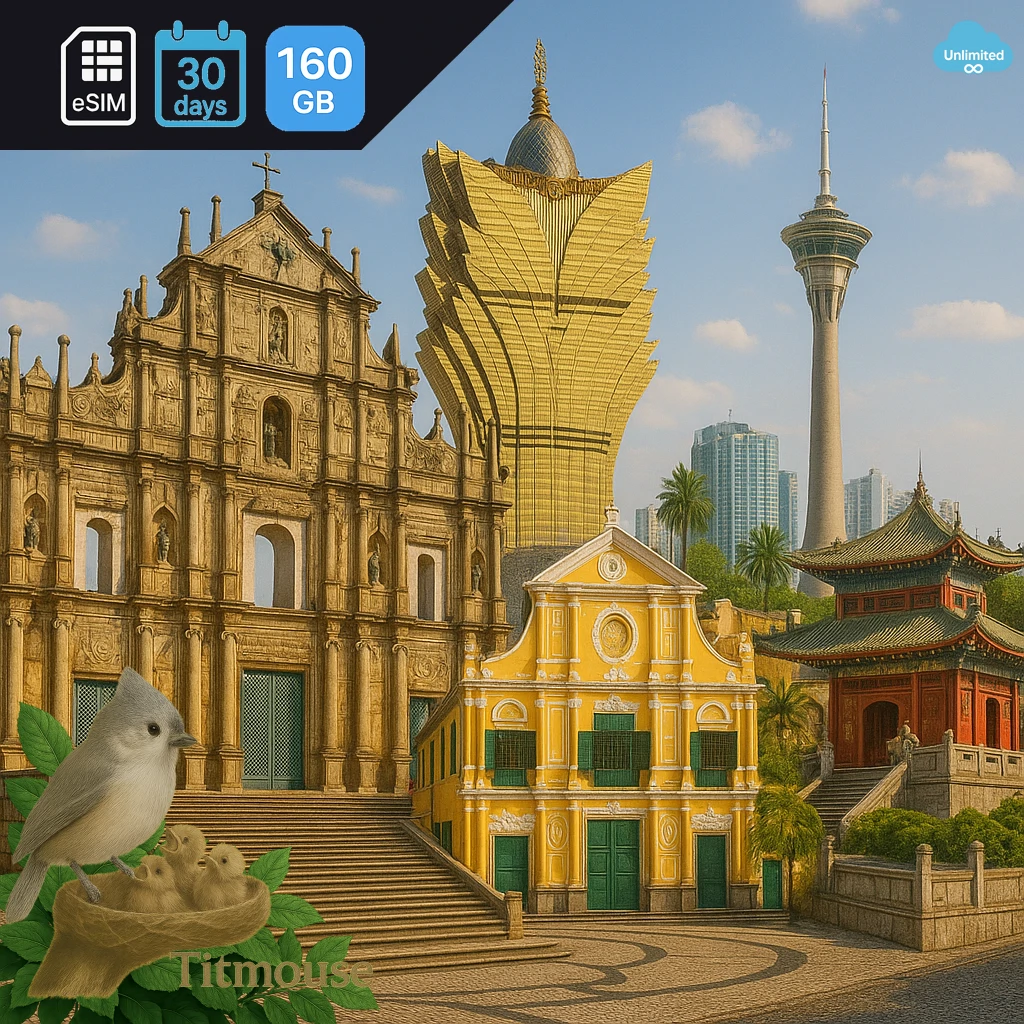Viewport: 1024px width, 1024px height.
Task: Select the 30 days calendar badge
Action: [200, 75]
